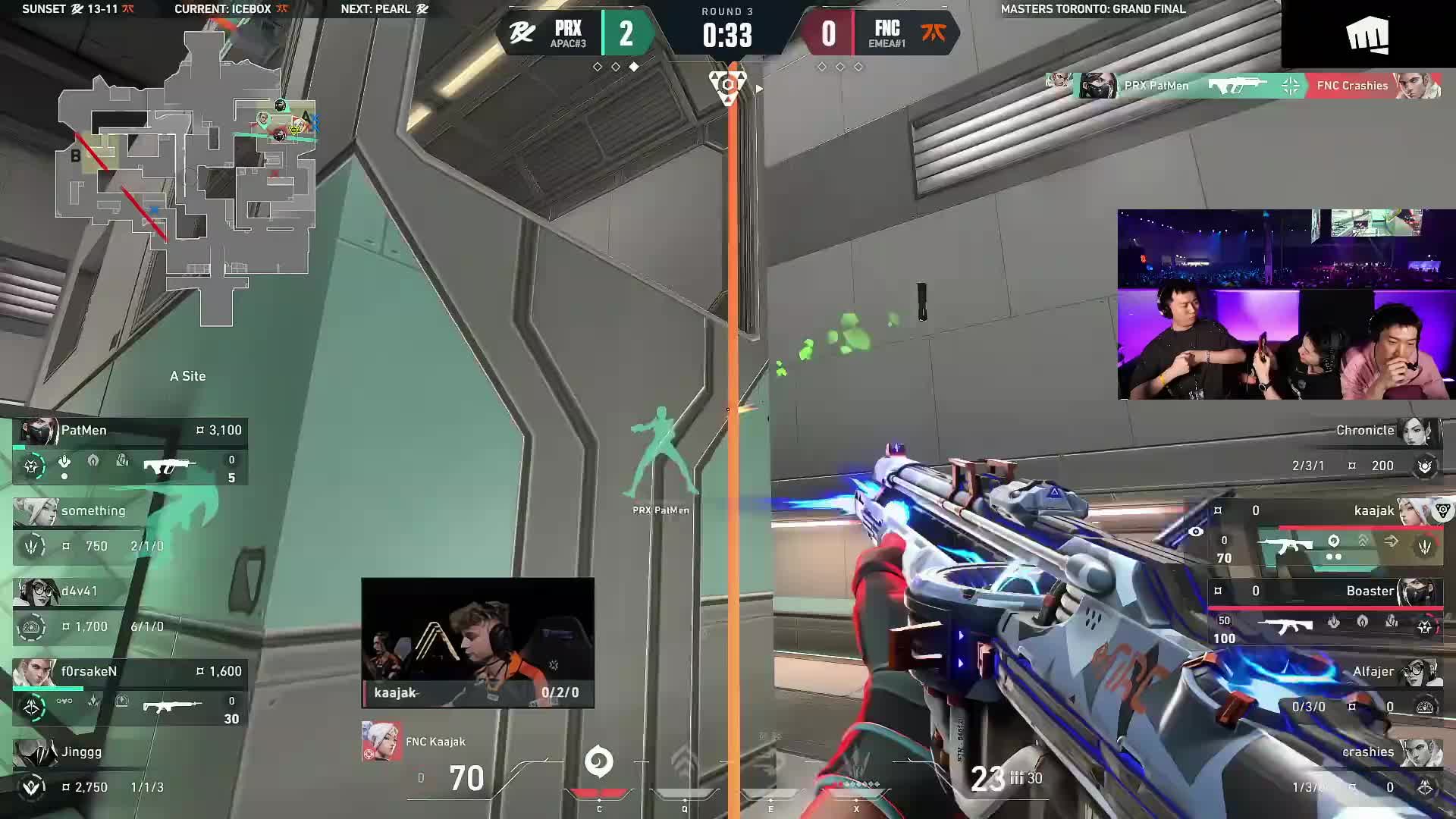Image resolution: width=1456 pixels, height=819 pixels.
Task: Choose the player named something
Action: [x=130, y=529]
